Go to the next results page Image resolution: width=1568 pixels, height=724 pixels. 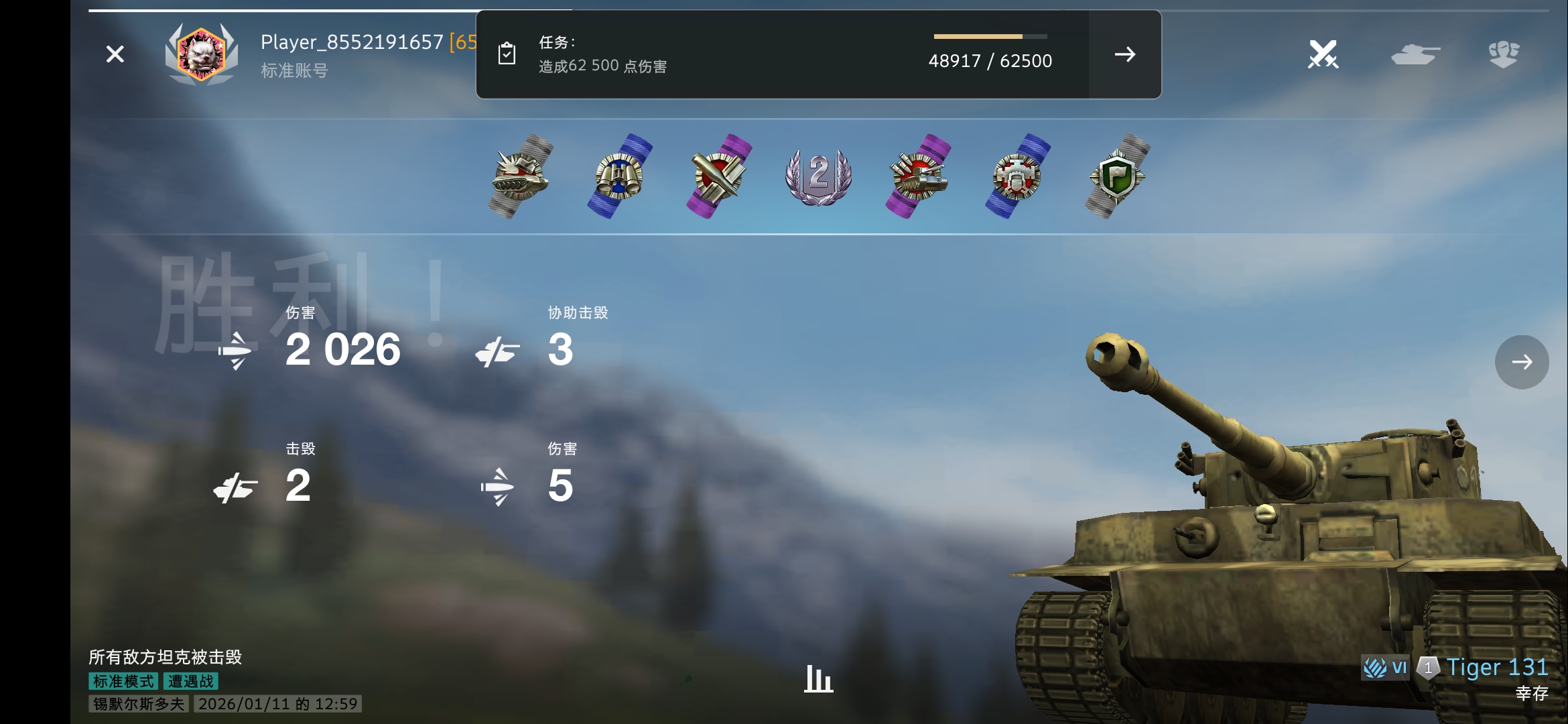1521,362
